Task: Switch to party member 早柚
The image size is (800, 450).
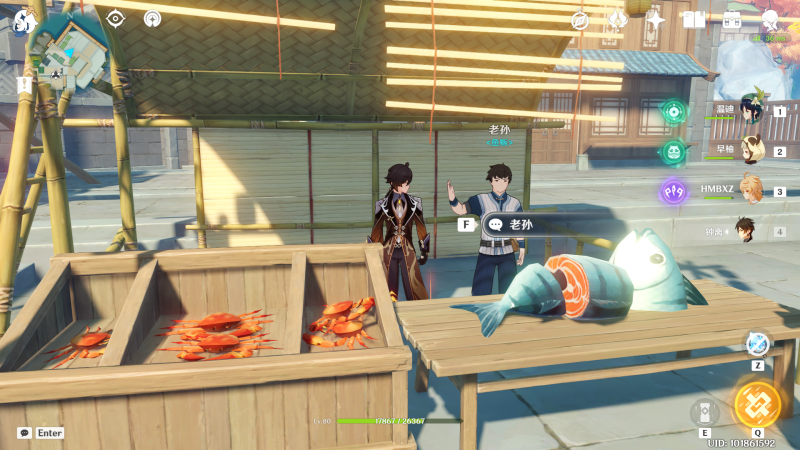Action: (x=751, y=151)
